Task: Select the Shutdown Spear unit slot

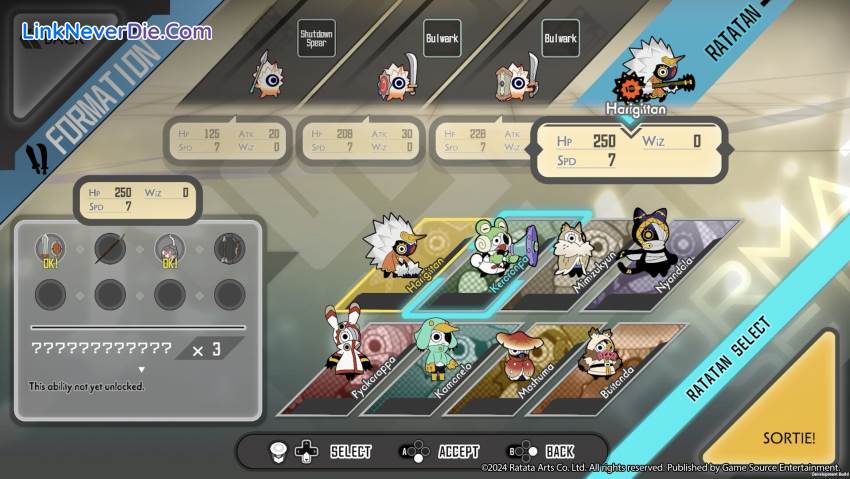Action: [268, 75]
